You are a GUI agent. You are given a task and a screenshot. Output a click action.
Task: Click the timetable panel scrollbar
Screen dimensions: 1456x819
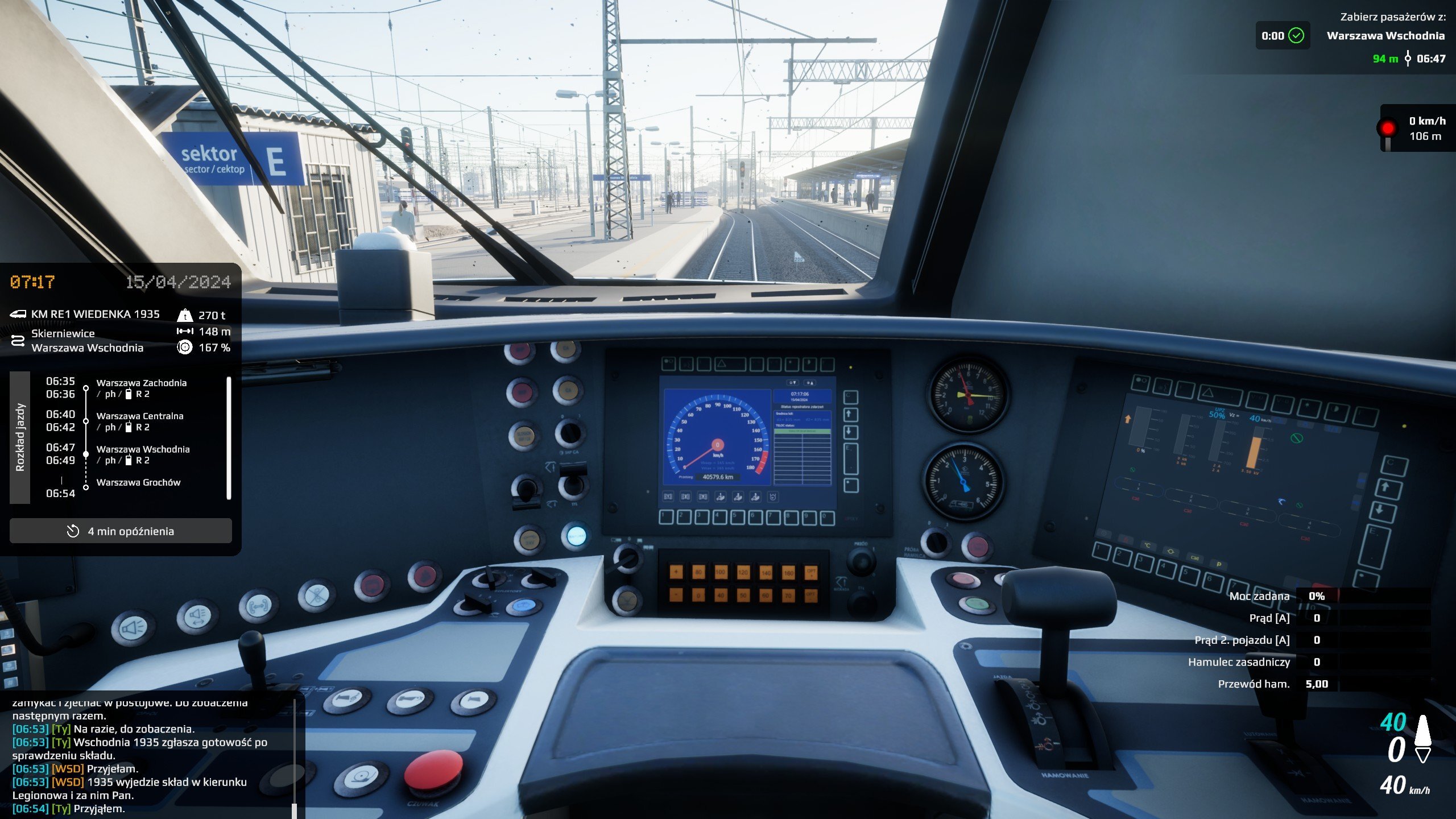click(x=229, y=437)
